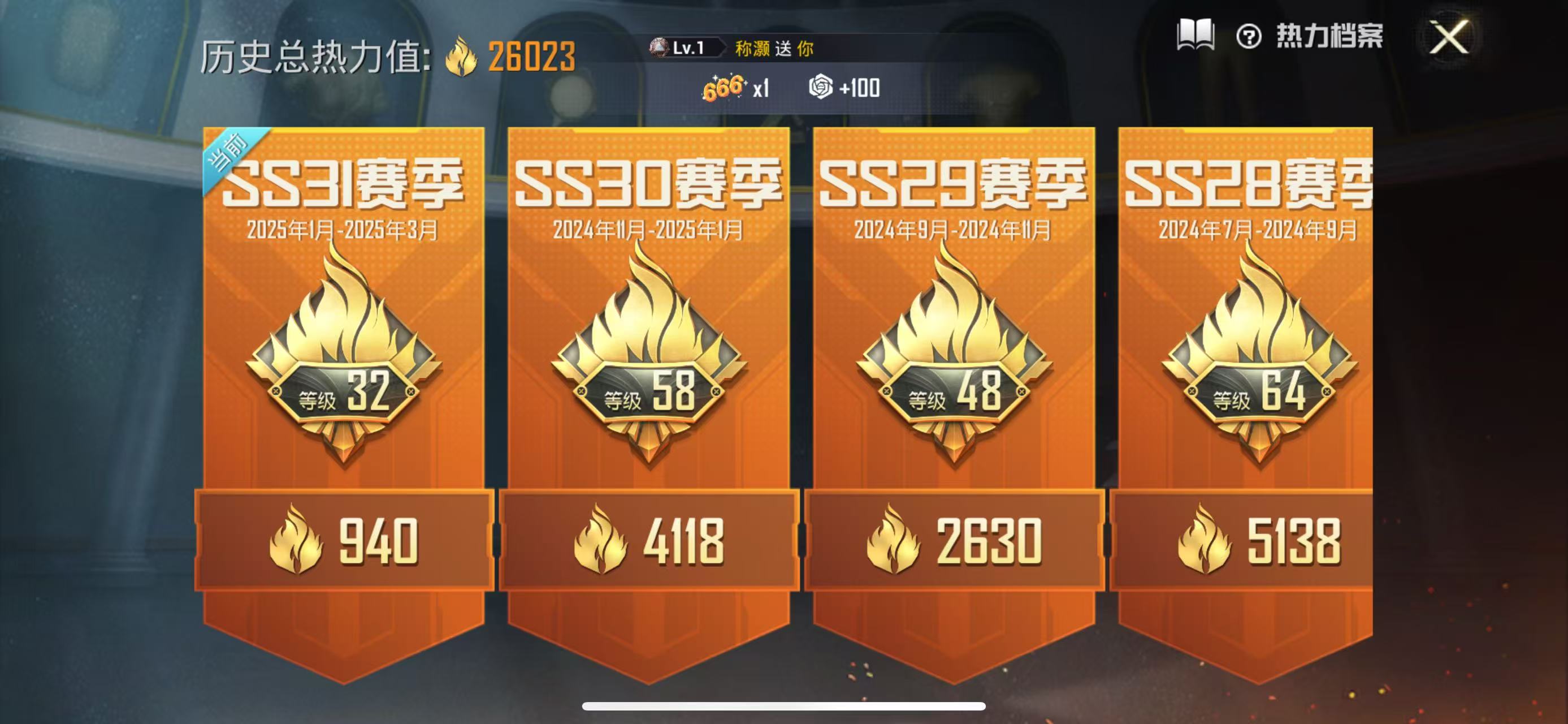The width and height of the screenshot is (1568, 724).
Task: Click the 666 emote reward icon
Action: [722, 88]
